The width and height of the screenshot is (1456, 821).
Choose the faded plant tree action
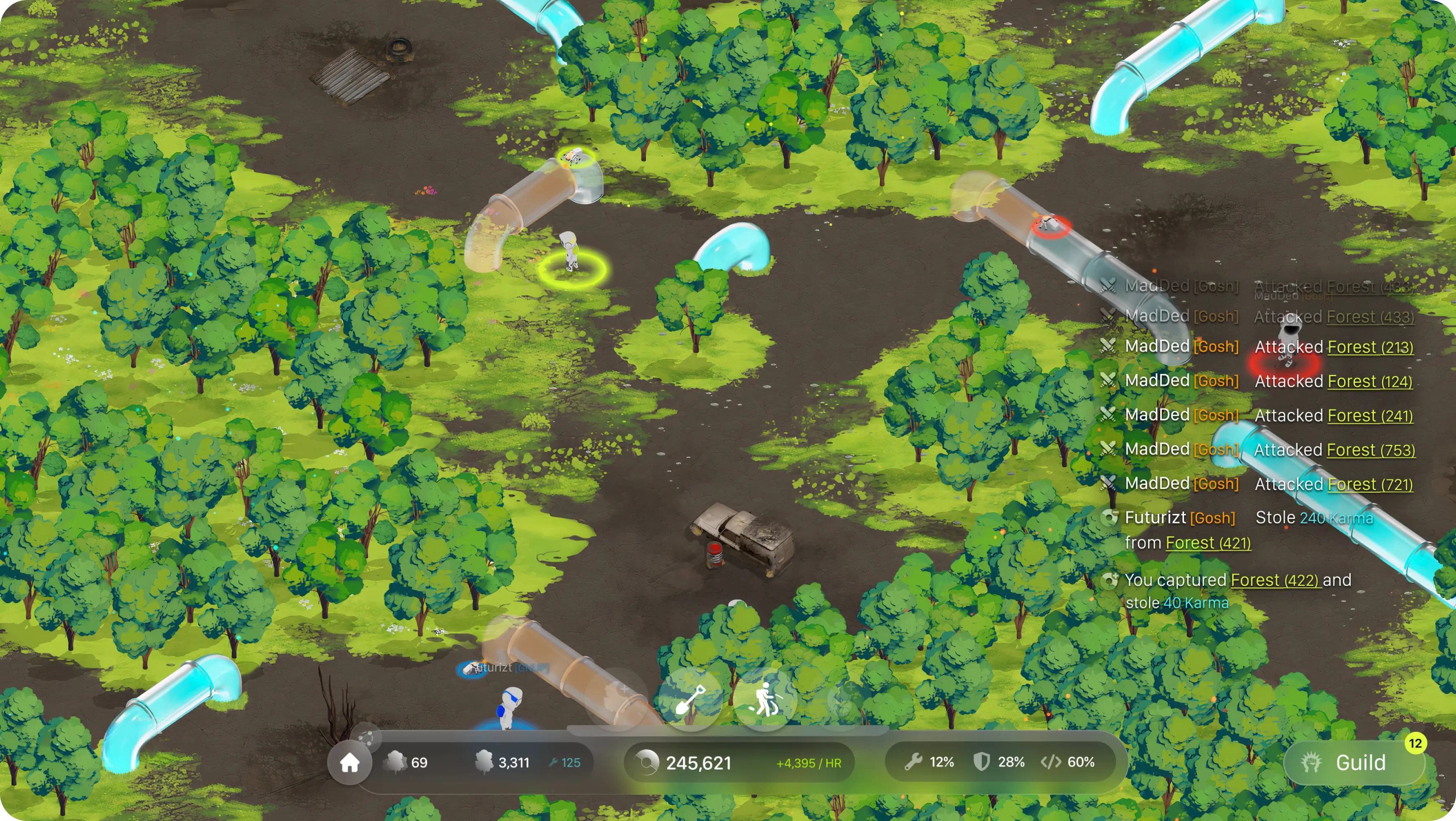(616, 699)
